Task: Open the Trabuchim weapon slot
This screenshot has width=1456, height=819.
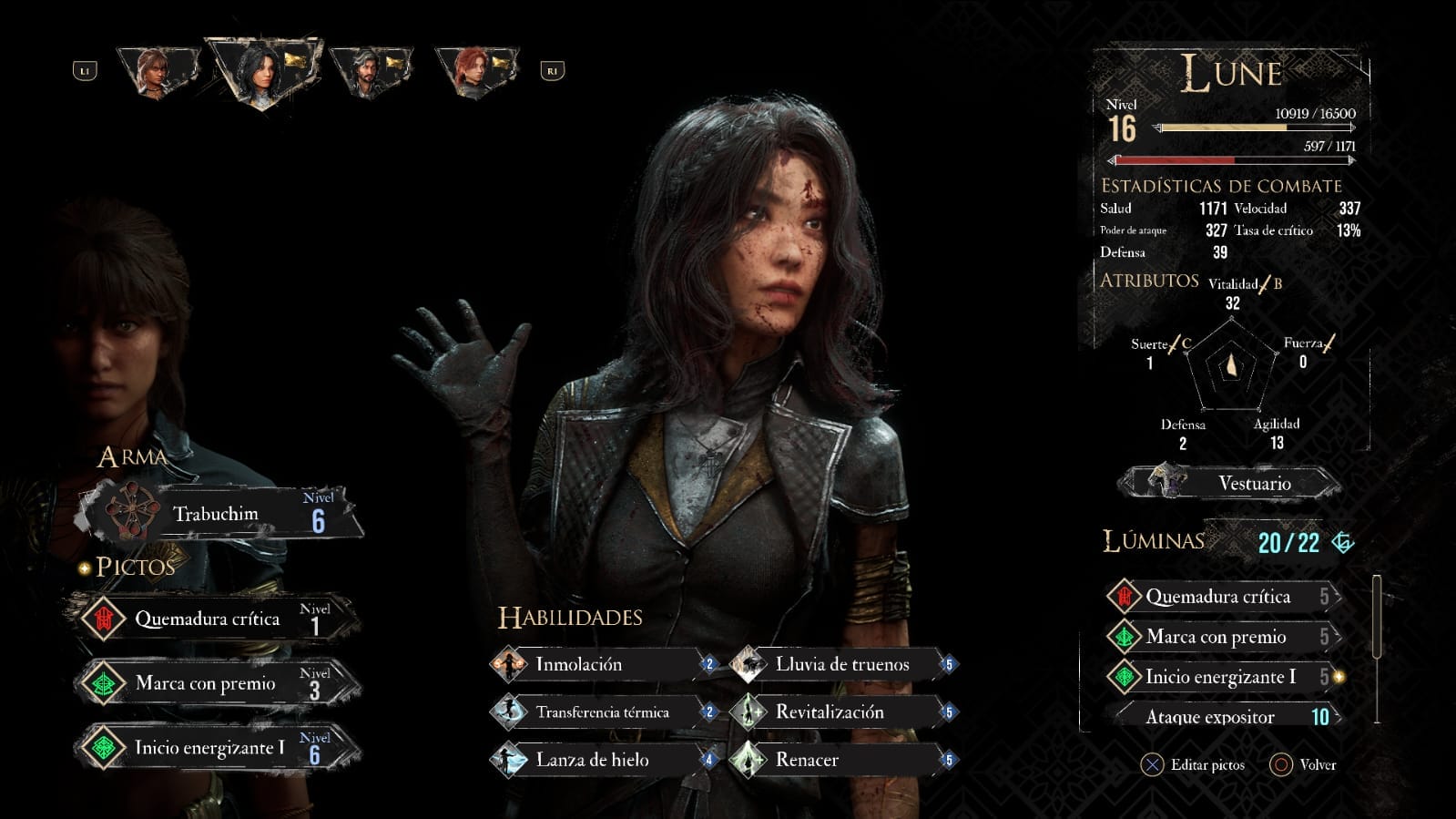Action: point(219,515)
